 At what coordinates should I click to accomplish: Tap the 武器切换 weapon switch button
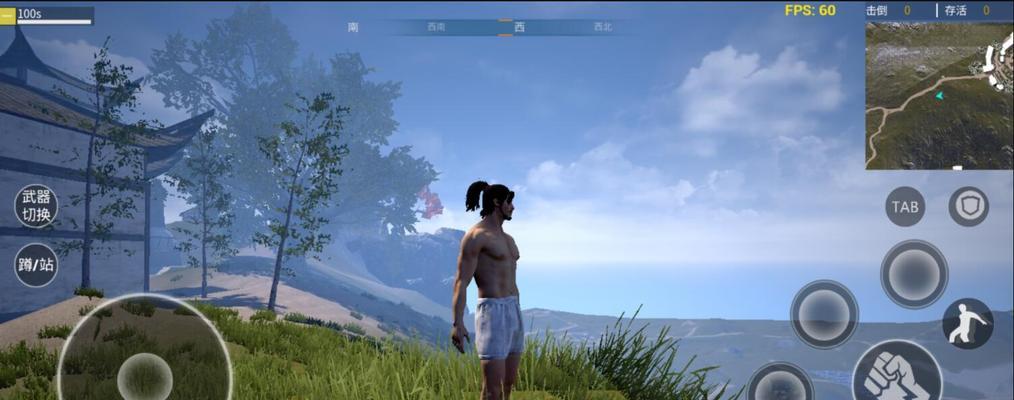(x=36, y=205)
